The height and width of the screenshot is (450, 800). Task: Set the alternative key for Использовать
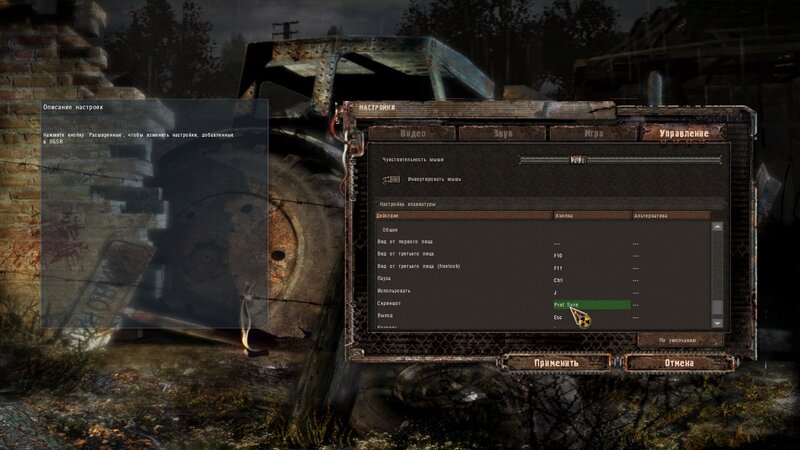coord(670,292)
